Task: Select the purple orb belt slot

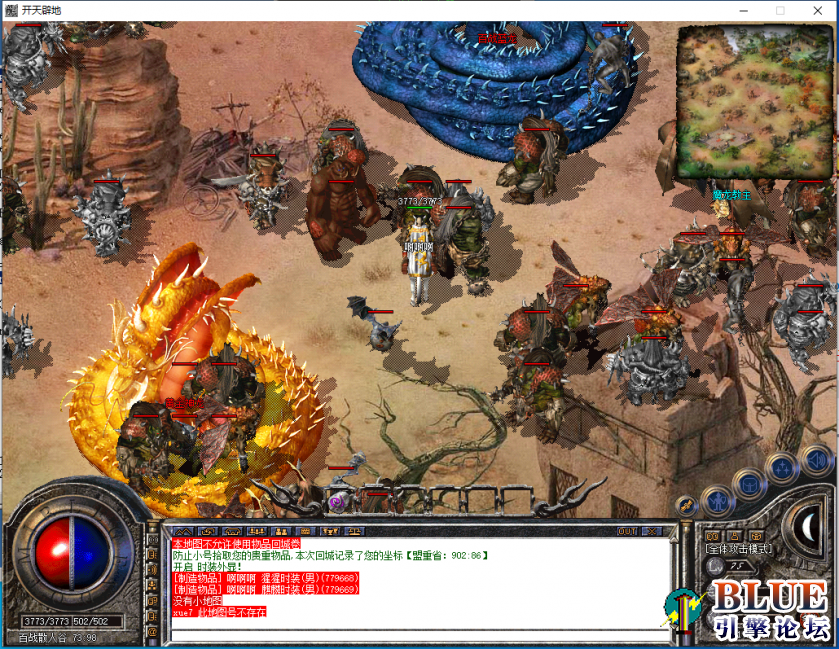Action: pyautogui.click(x=337, y=502)
